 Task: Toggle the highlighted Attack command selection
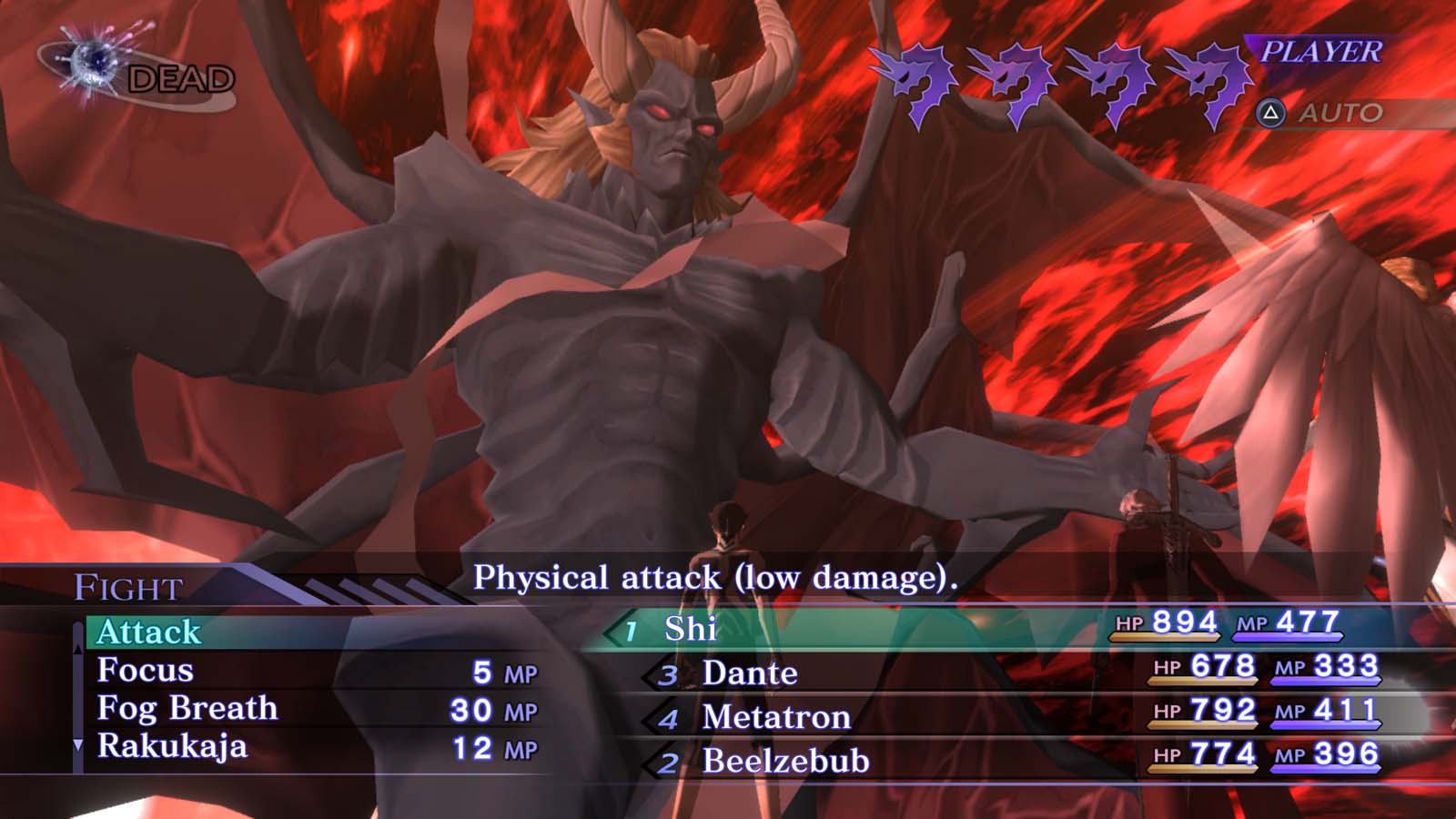pyautogui.click(x=152, y=630)
